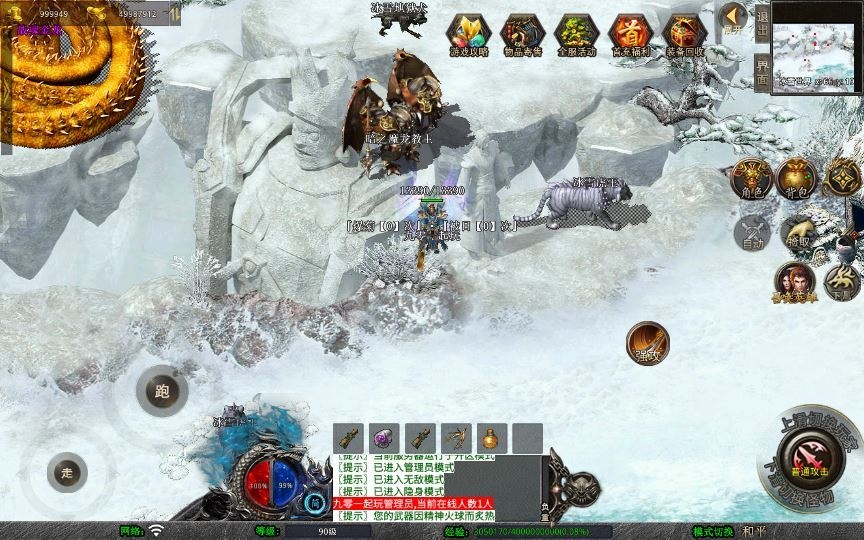Image resolution: width=864 pixels, height=540 pixels.
Task: Open the snowy area minimap
Action: pyautogui.click(x=817, y=44)
